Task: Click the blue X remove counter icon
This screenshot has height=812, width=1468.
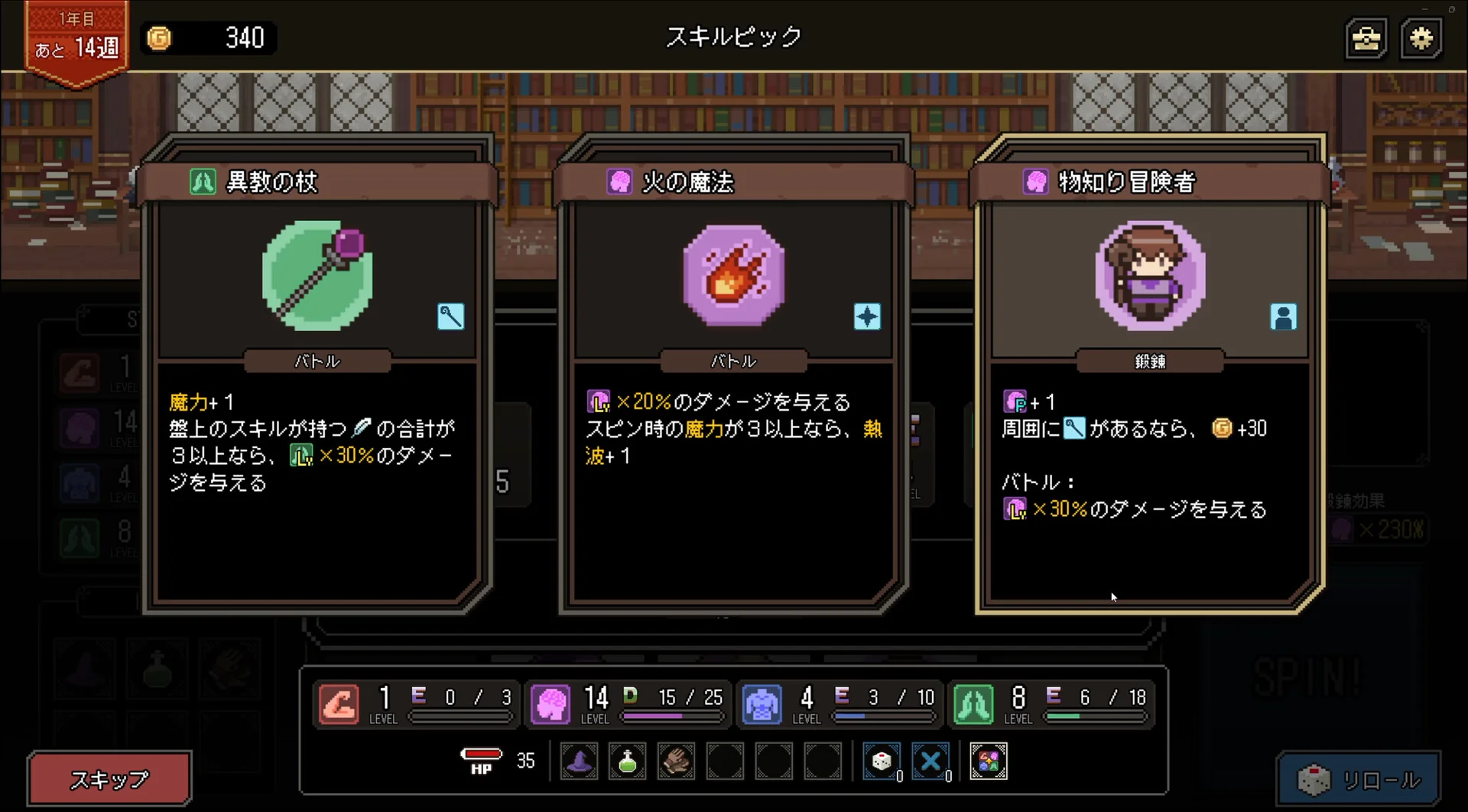Action: click(x=930, y=762)
